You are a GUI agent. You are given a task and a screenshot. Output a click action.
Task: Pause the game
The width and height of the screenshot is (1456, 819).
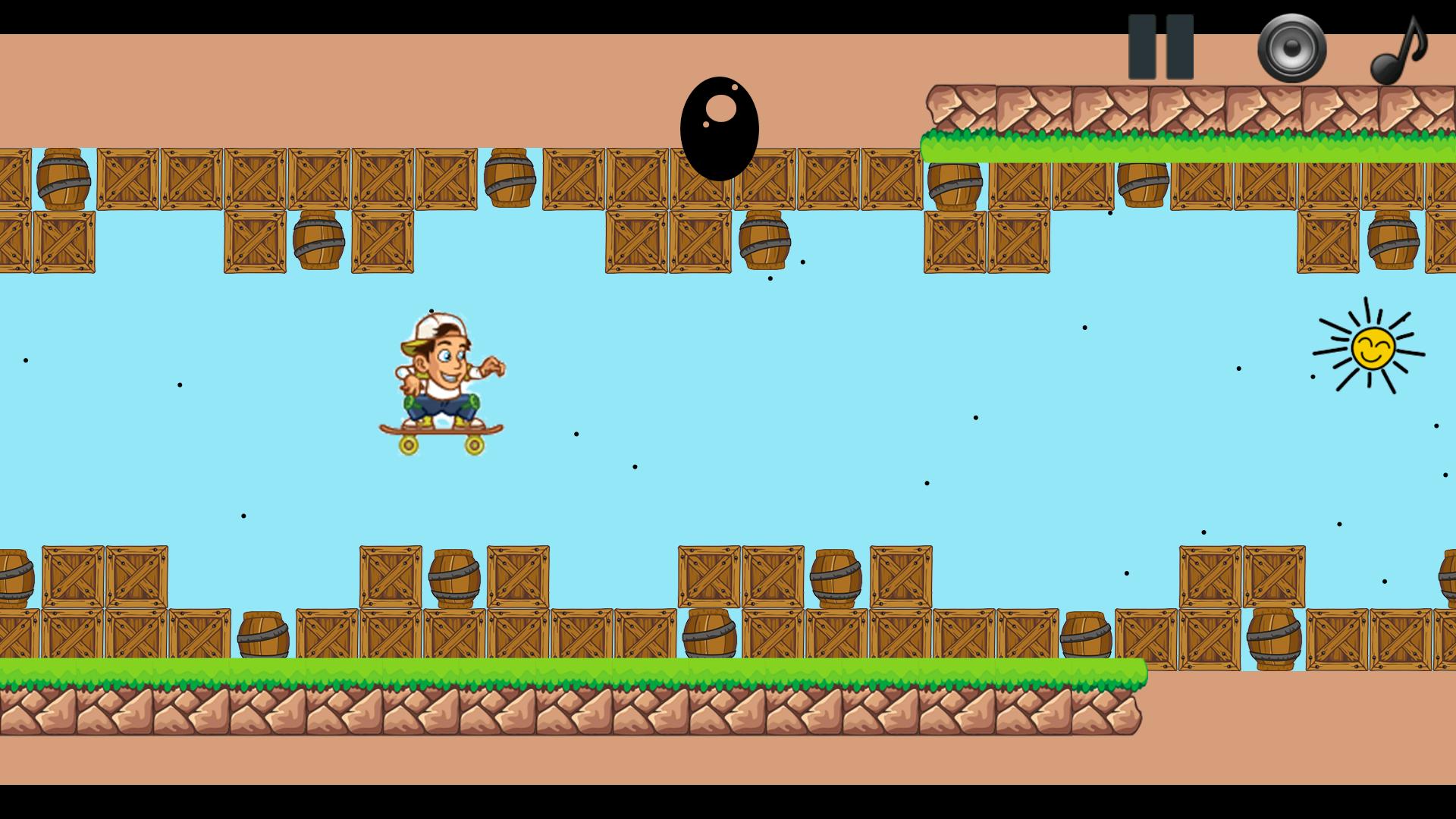[1160, 47]
